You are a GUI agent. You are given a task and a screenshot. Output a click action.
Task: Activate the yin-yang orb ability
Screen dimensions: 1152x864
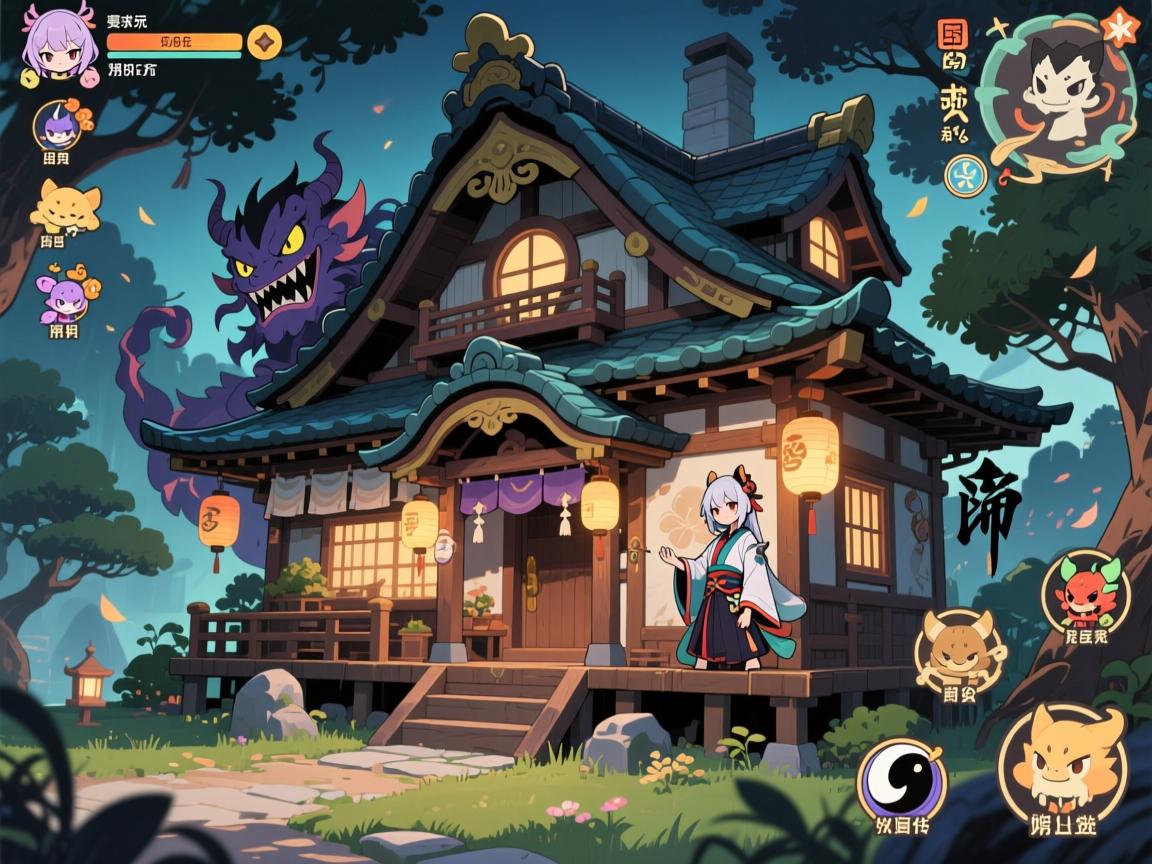(x=901, y=780)
